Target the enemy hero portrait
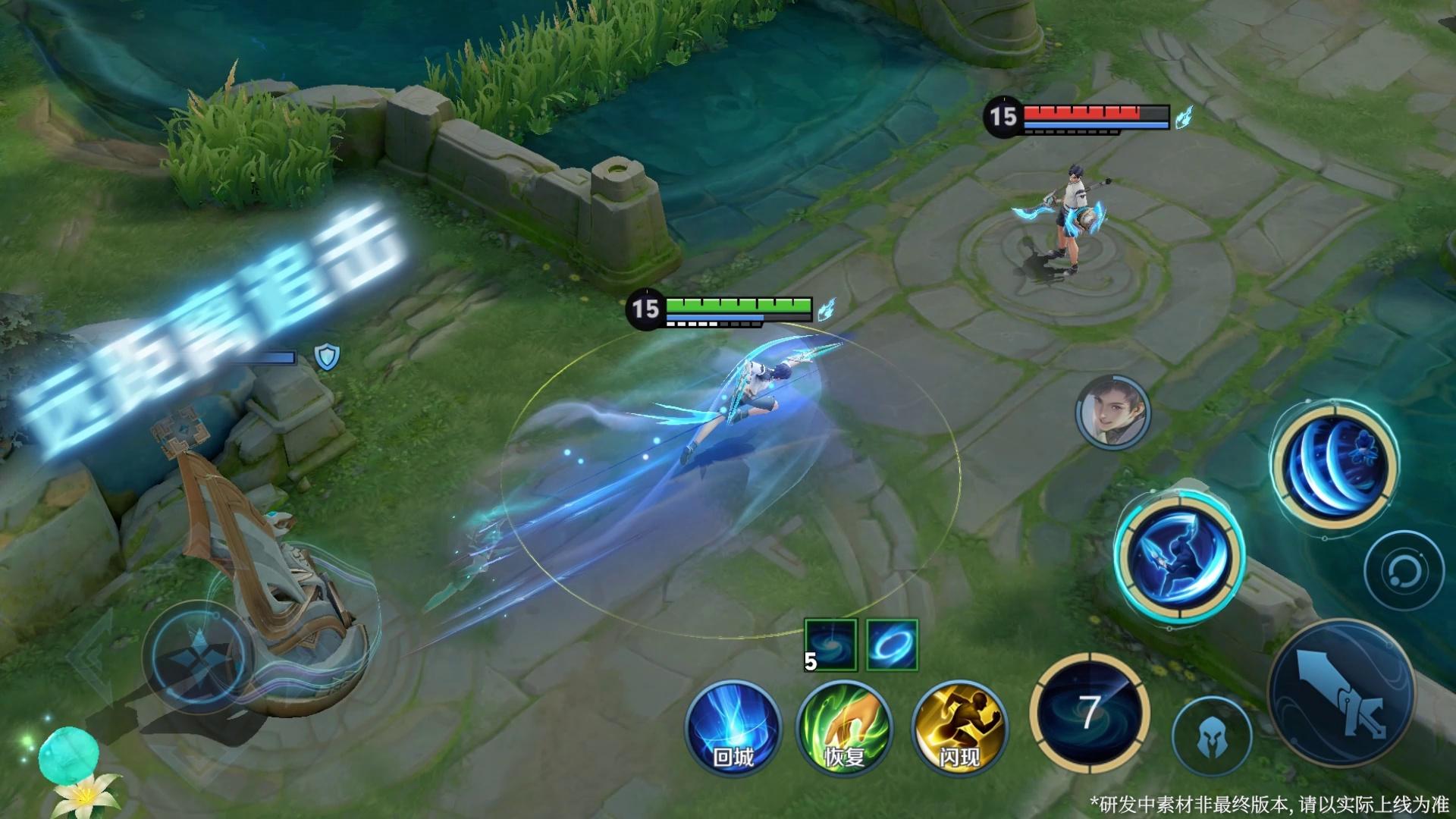The height and width of the screenshot is (819, 1456). click(x=1112, y=413)
